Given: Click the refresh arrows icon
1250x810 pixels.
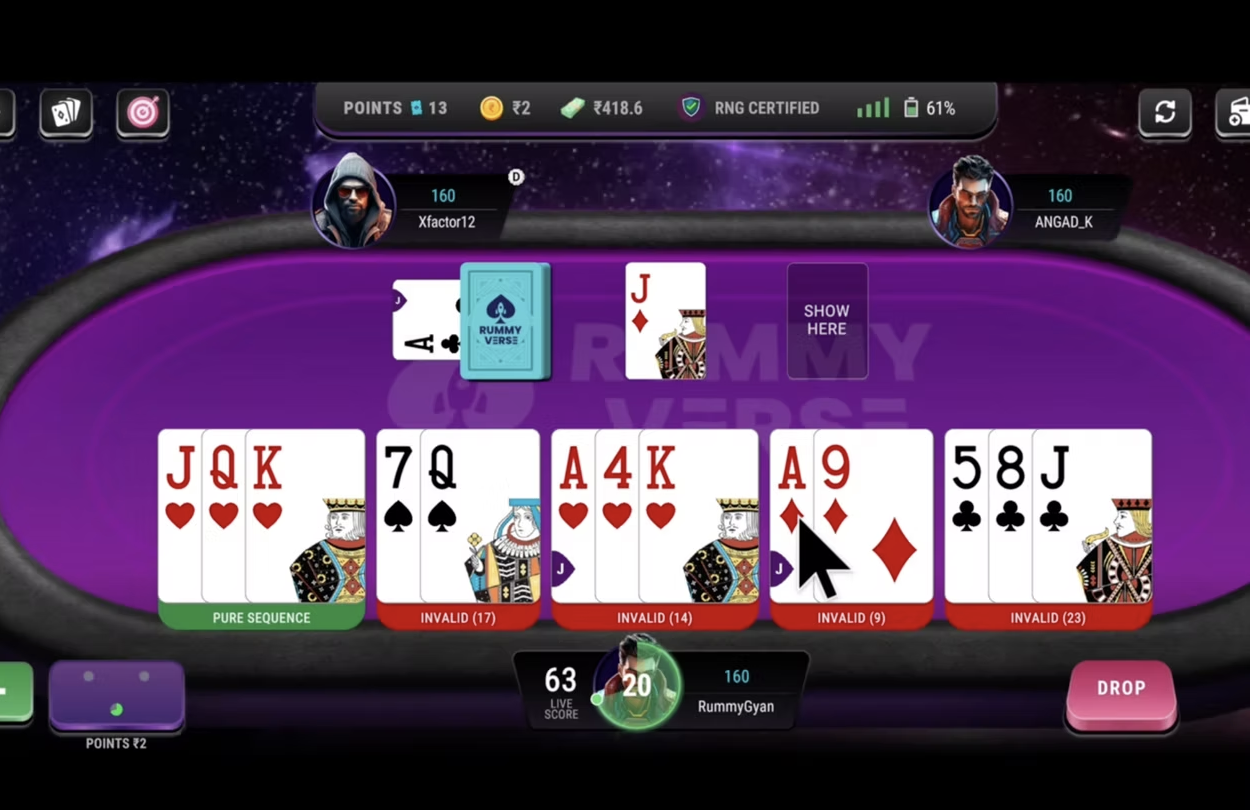Looking at the screenshot, I should (1165, 112).
